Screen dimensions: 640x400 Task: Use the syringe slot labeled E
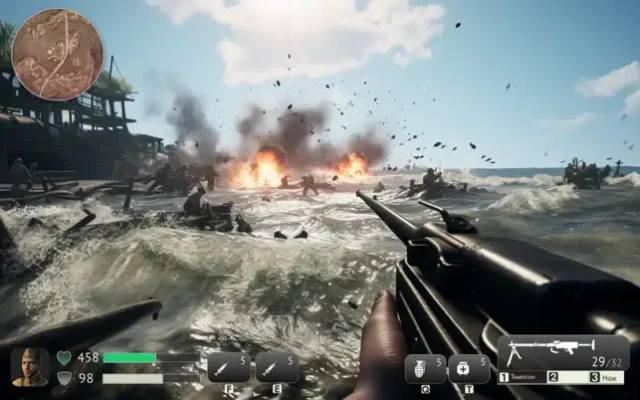[x=276, y=368]
